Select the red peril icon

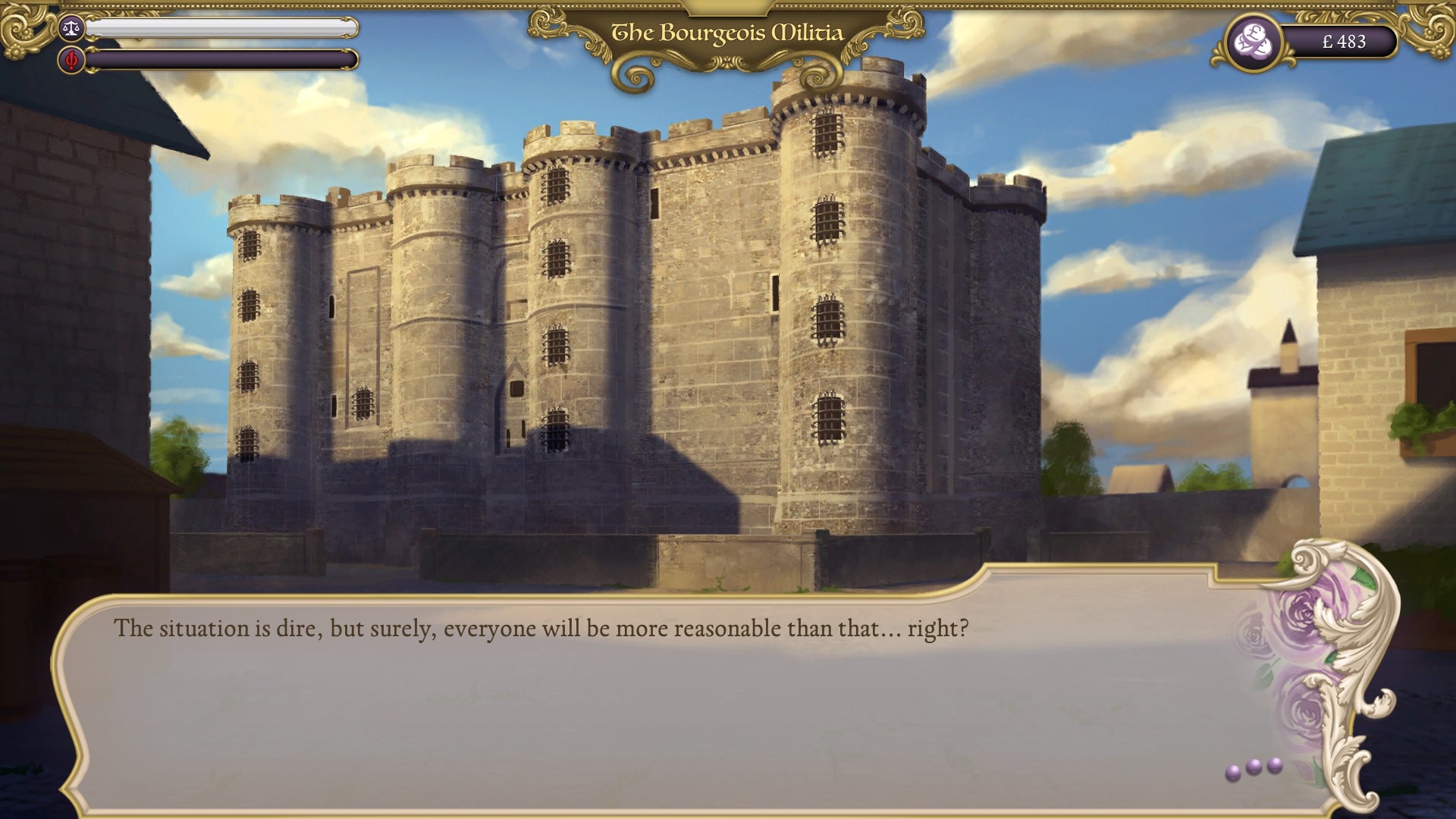[71, 60]
